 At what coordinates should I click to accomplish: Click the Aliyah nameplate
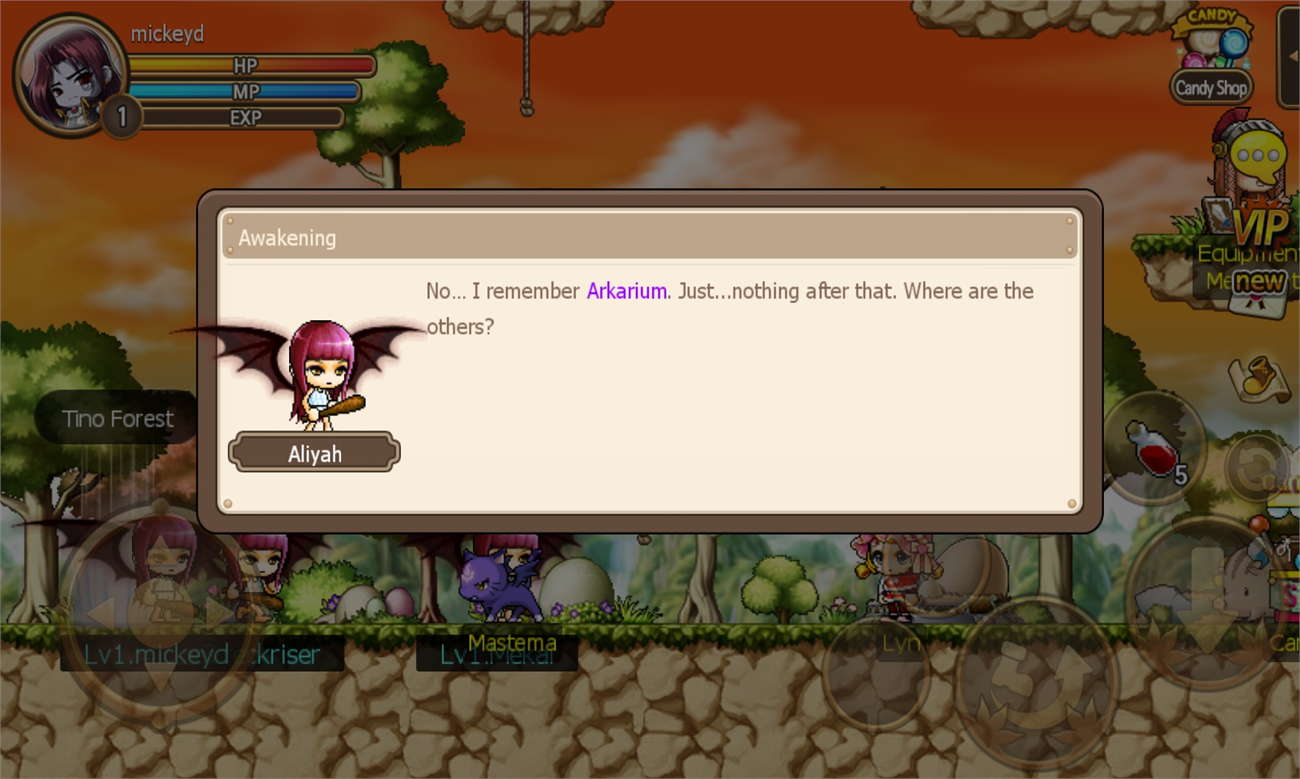[314, 452]
